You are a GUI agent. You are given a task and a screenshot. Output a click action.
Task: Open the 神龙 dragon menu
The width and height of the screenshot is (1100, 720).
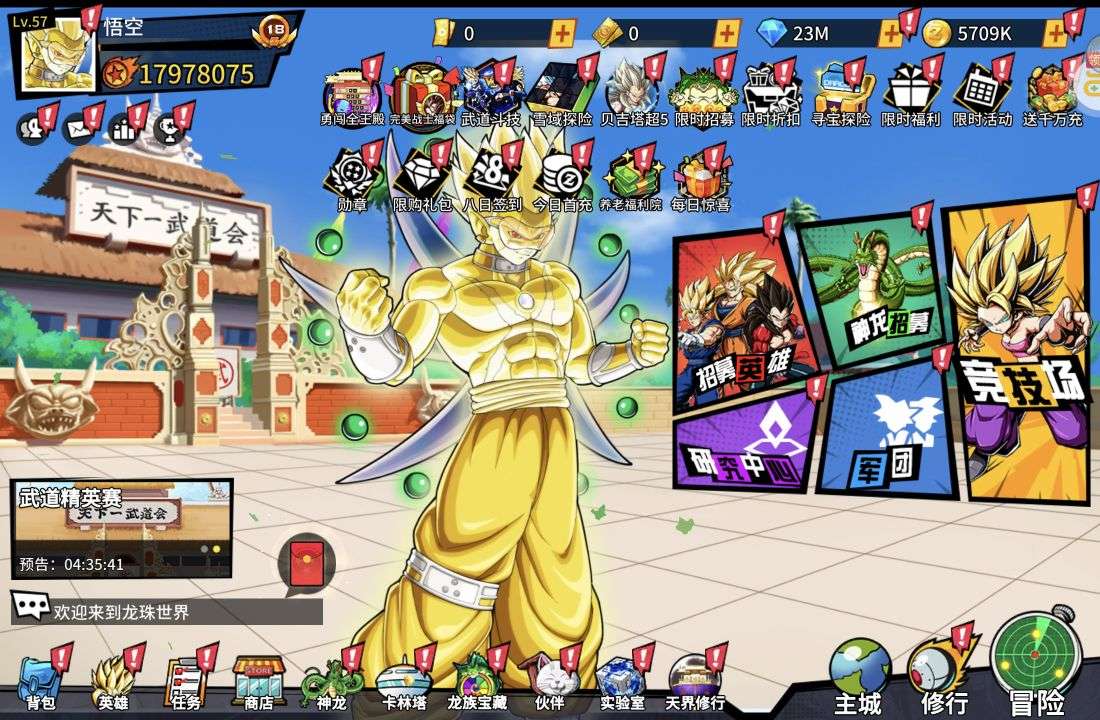coord(330,681)
